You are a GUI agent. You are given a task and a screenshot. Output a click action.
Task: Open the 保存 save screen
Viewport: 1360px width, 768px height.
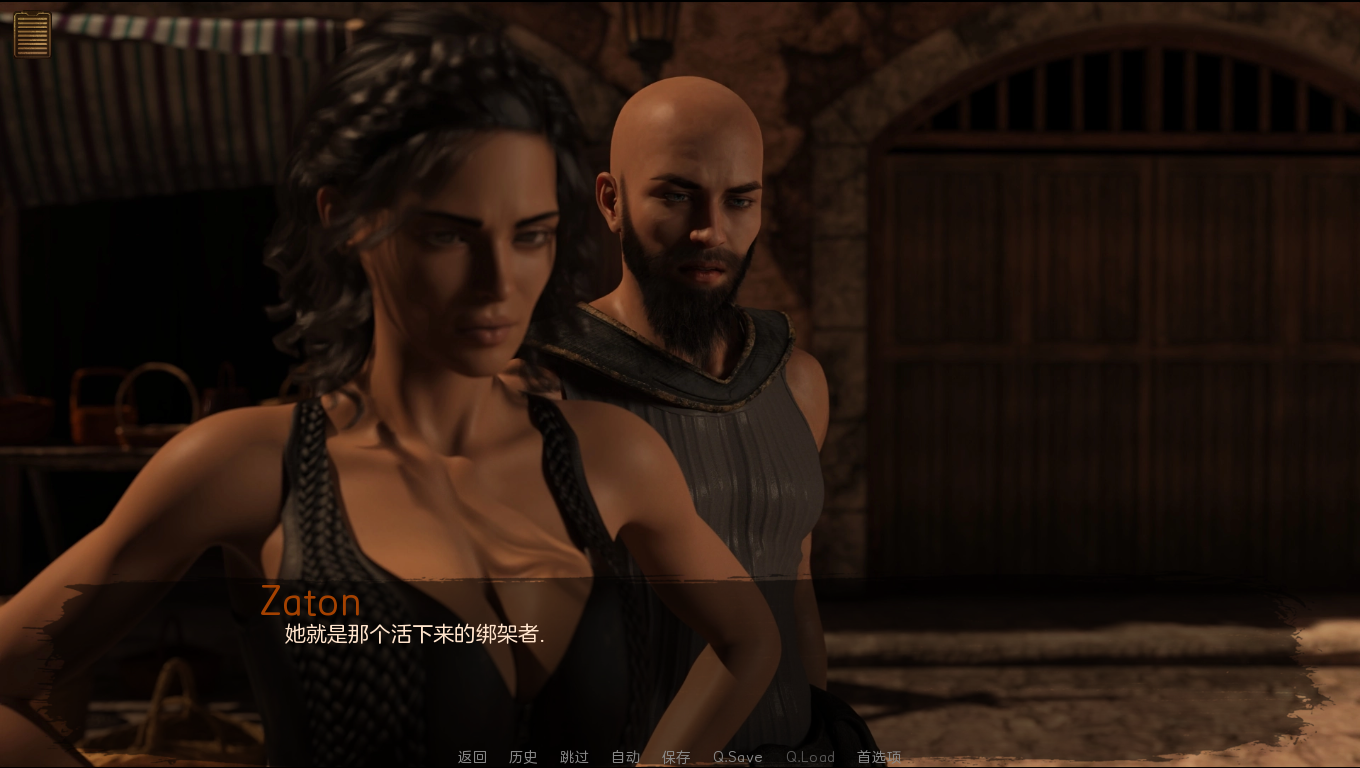tap(676, 757)
